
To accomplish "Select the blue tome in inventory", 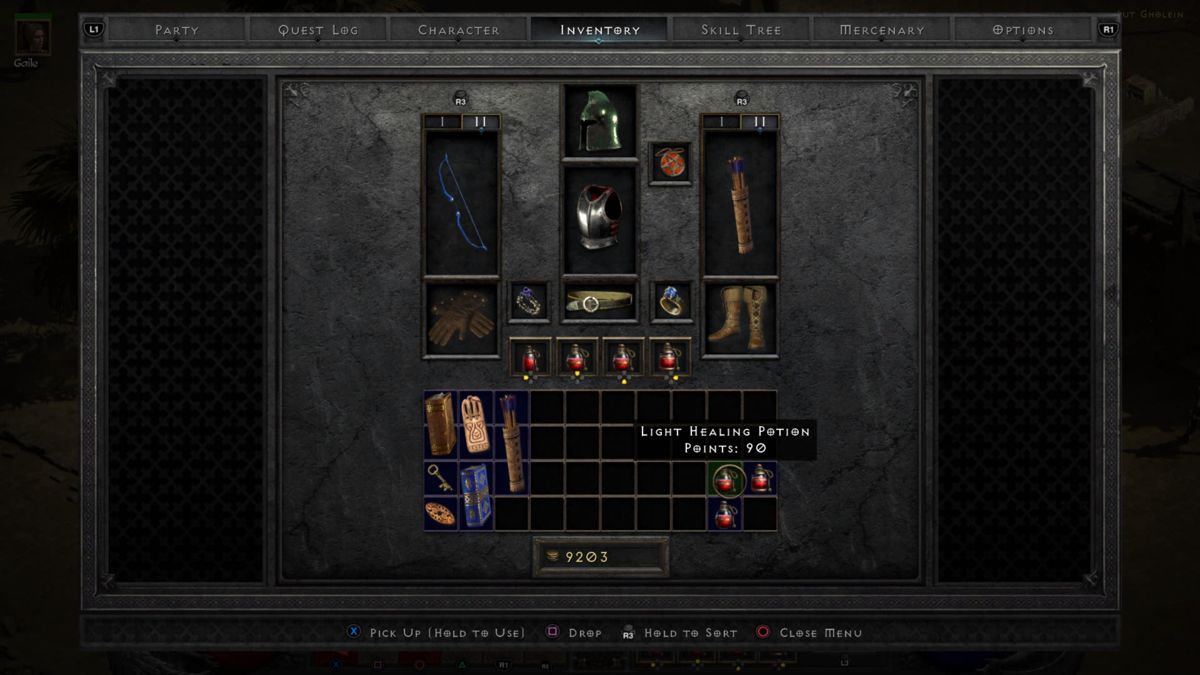I will [x=476, y=496].
